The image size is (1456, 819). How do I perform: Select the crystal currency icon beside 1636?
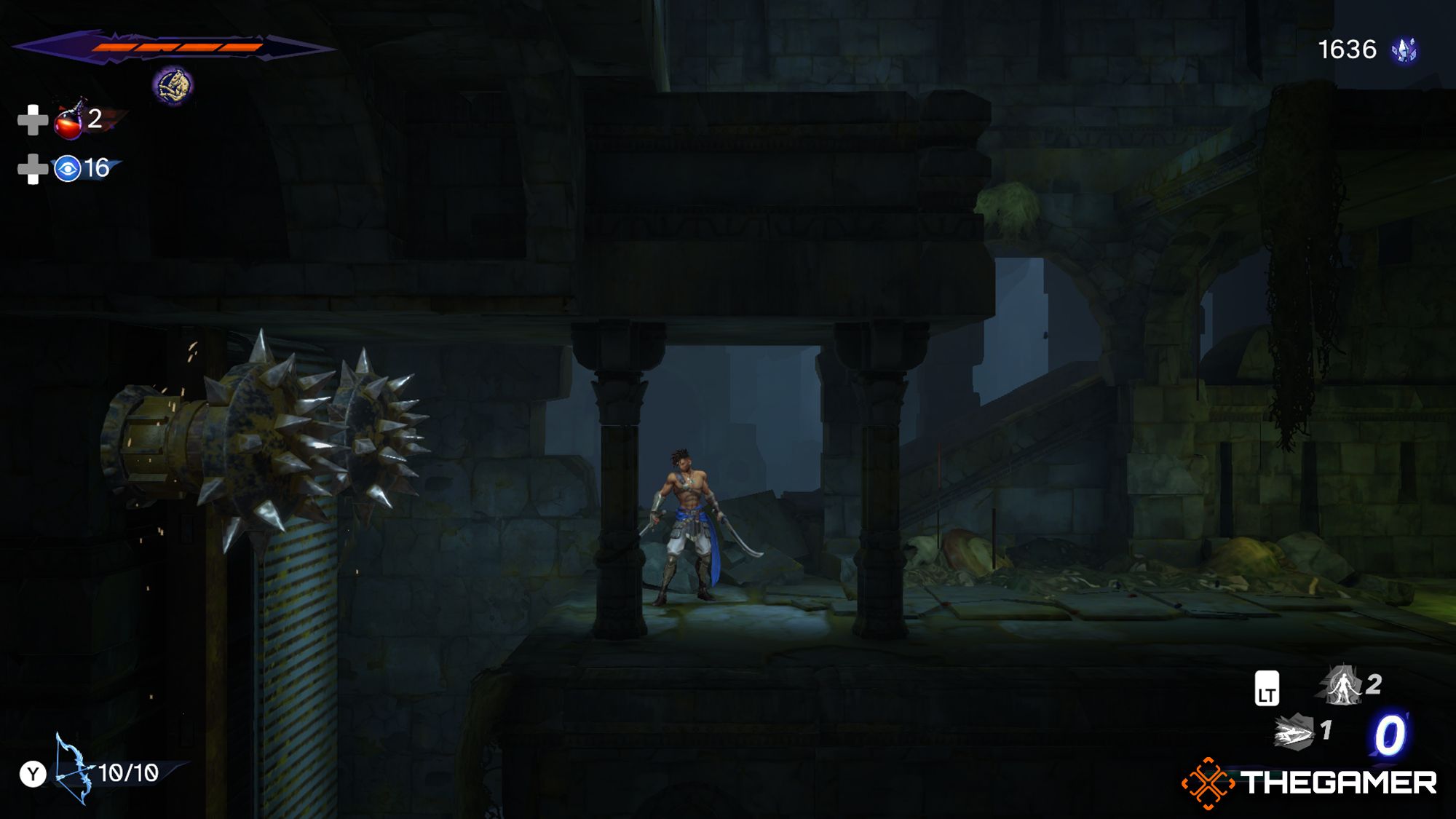1406,50
